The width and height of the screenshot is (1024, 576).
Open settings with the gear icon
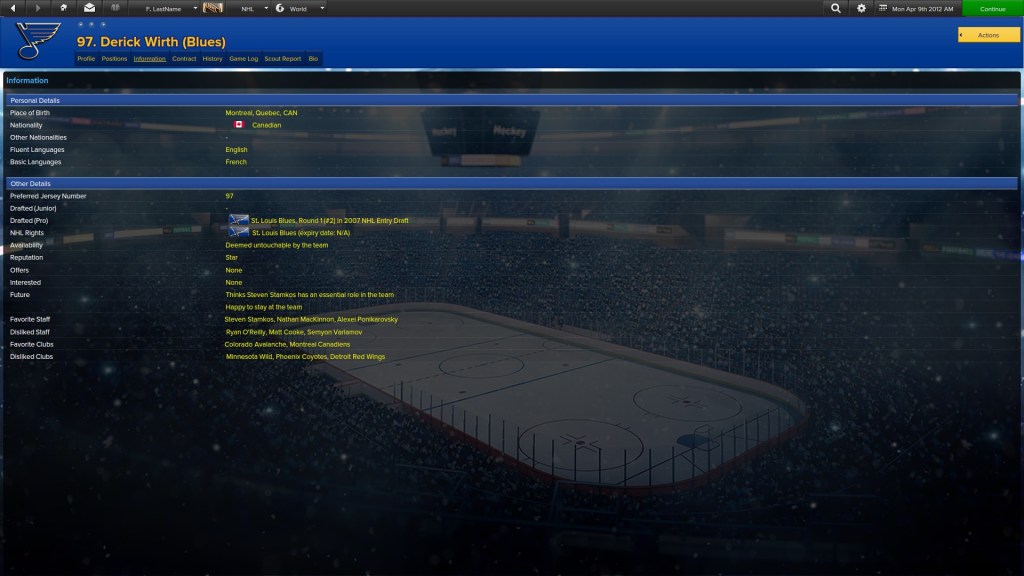[x=862, y=8]
